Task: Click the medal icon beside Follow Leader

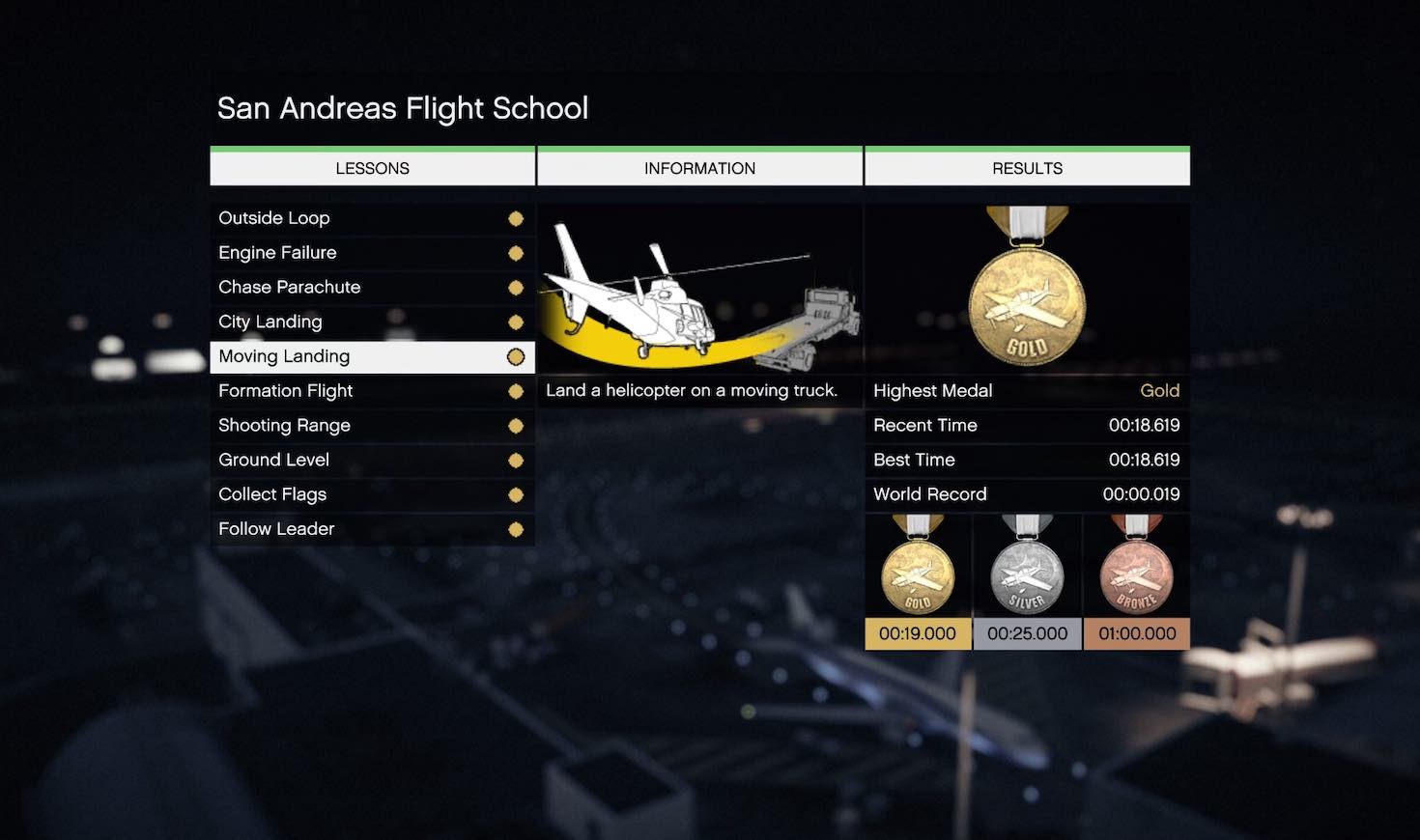Action: (515, 529)
